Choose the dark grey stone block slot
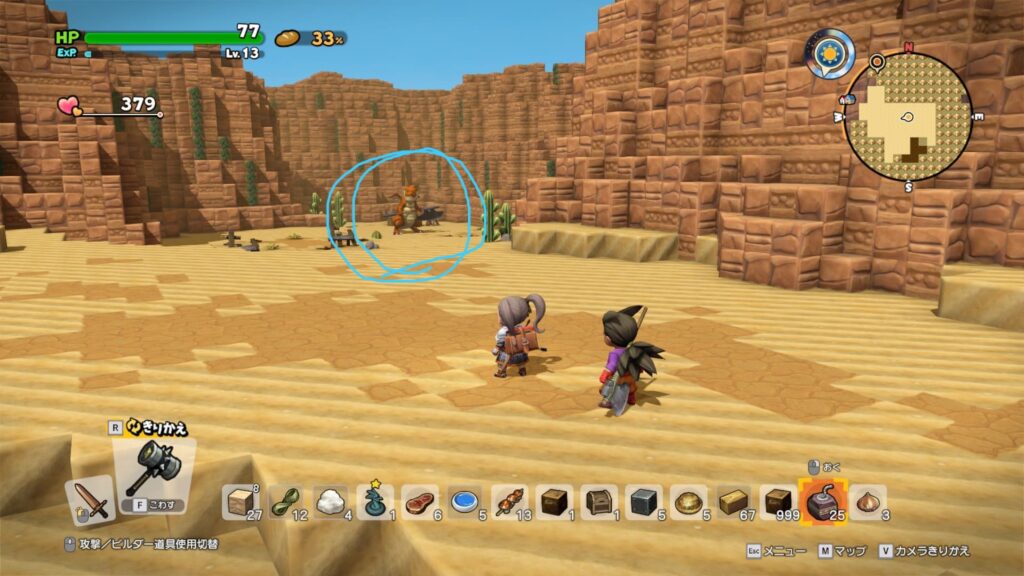Viewport: 1024px width, 576px height. tap(641, 502)
